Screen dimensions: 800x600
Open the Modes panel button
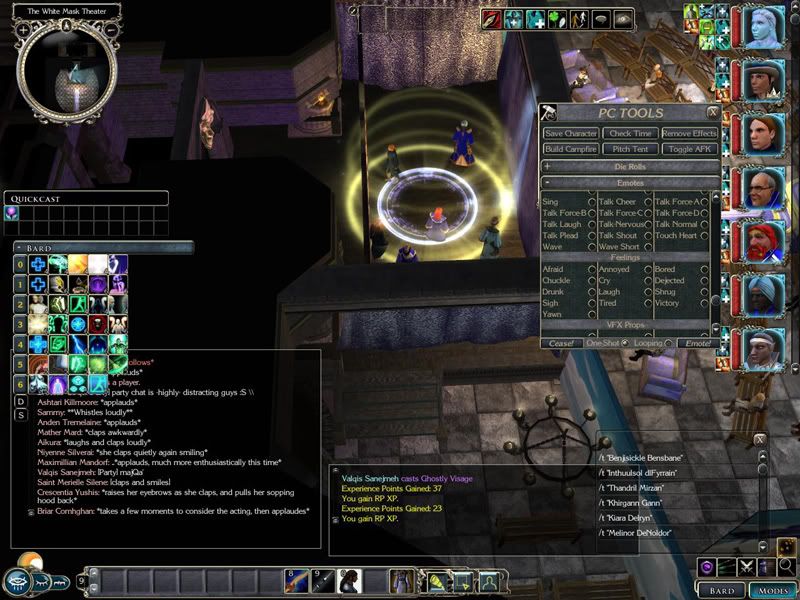(771, 590)
